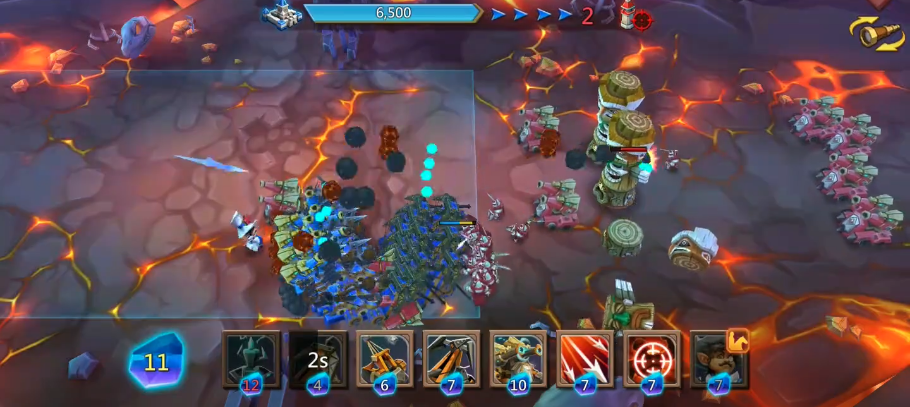Choose the crossbow card costing 7

tap(451, 359)
